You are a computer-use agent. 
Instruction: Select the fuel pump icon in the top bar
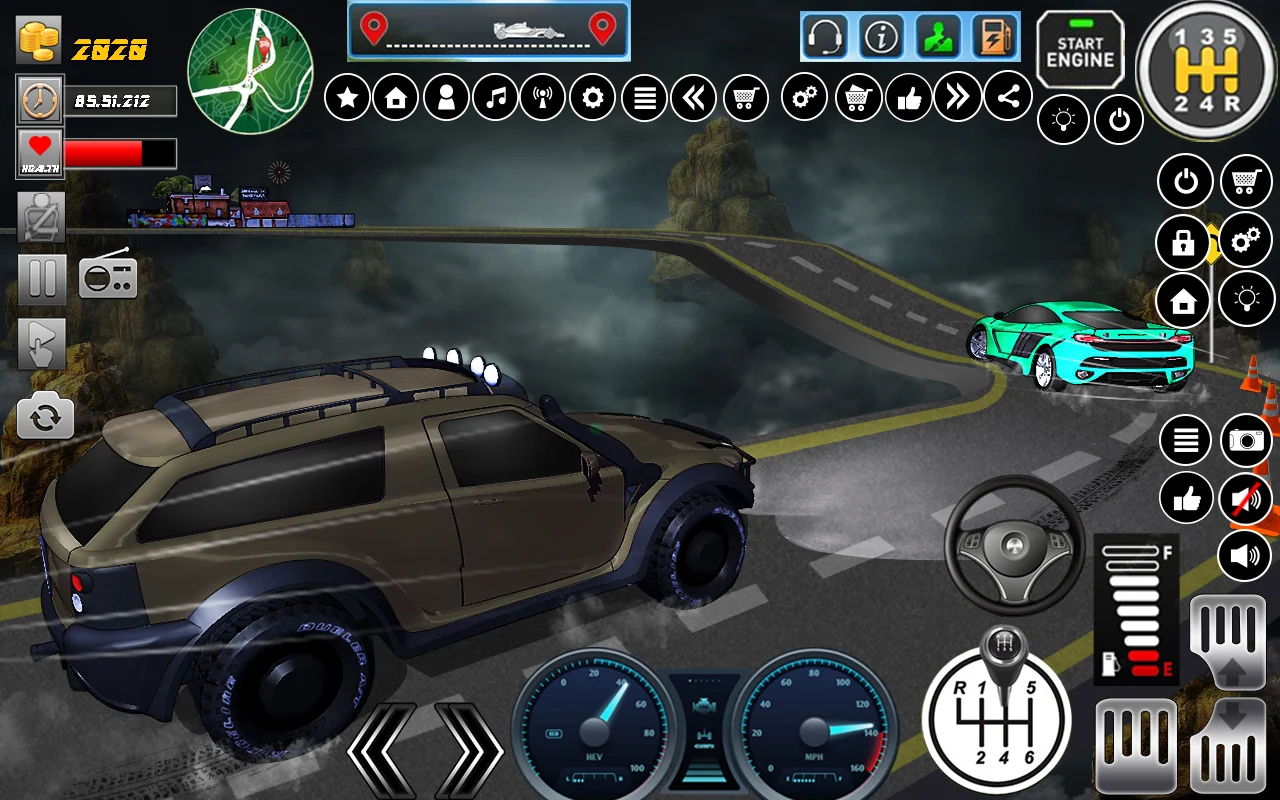coord(994,38)
